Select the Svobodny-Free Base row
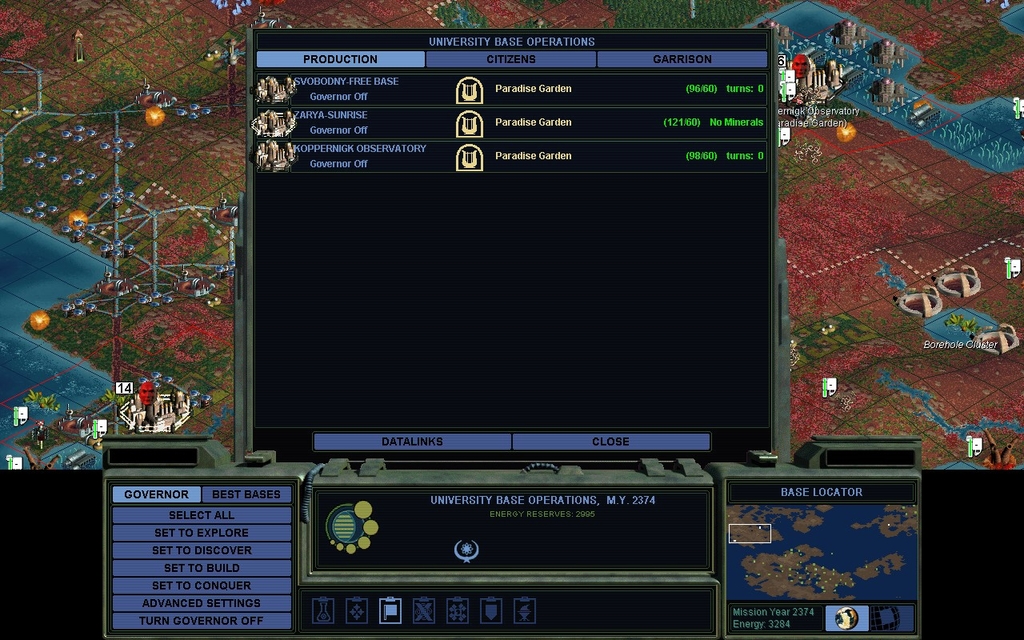 (x=511, y=89)
